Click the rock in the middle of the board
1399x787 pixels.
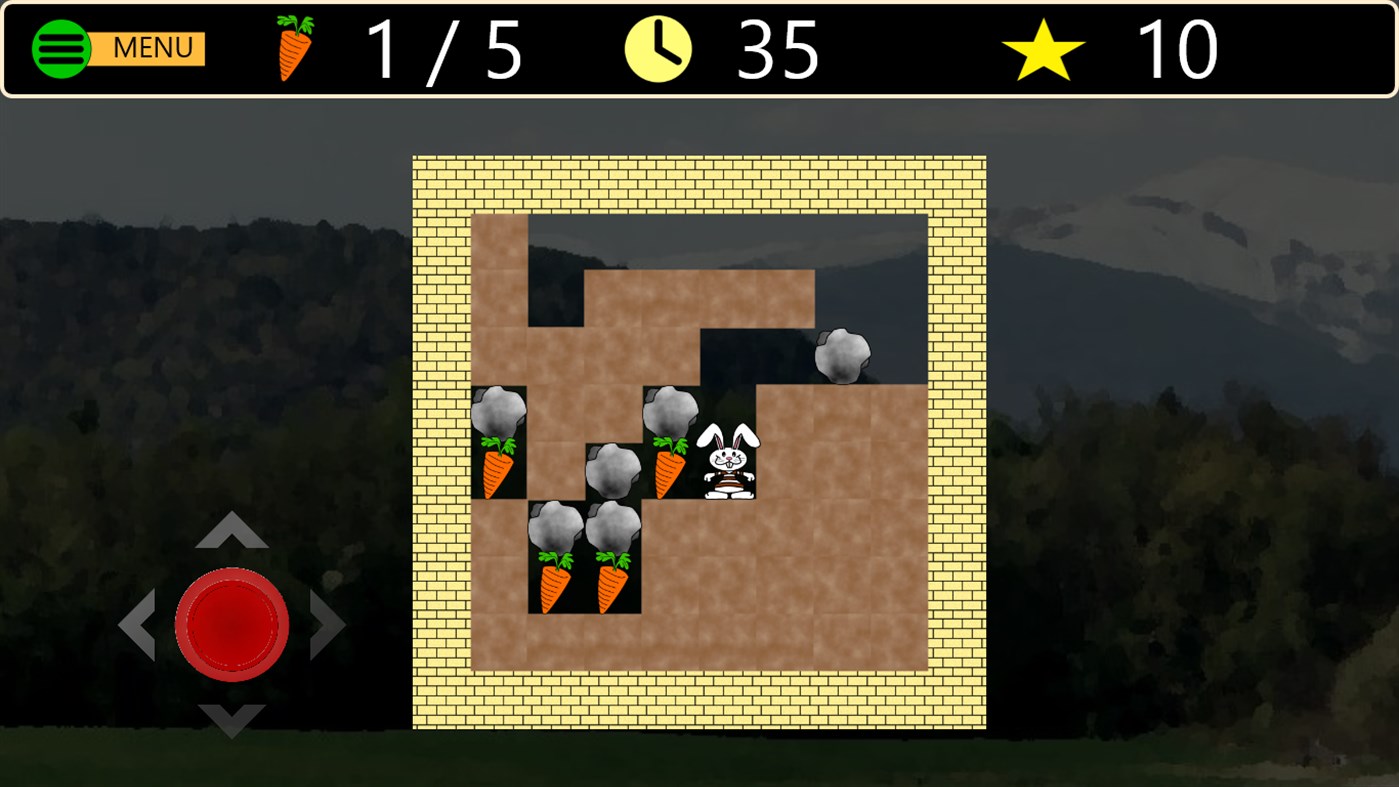(612, 466)
